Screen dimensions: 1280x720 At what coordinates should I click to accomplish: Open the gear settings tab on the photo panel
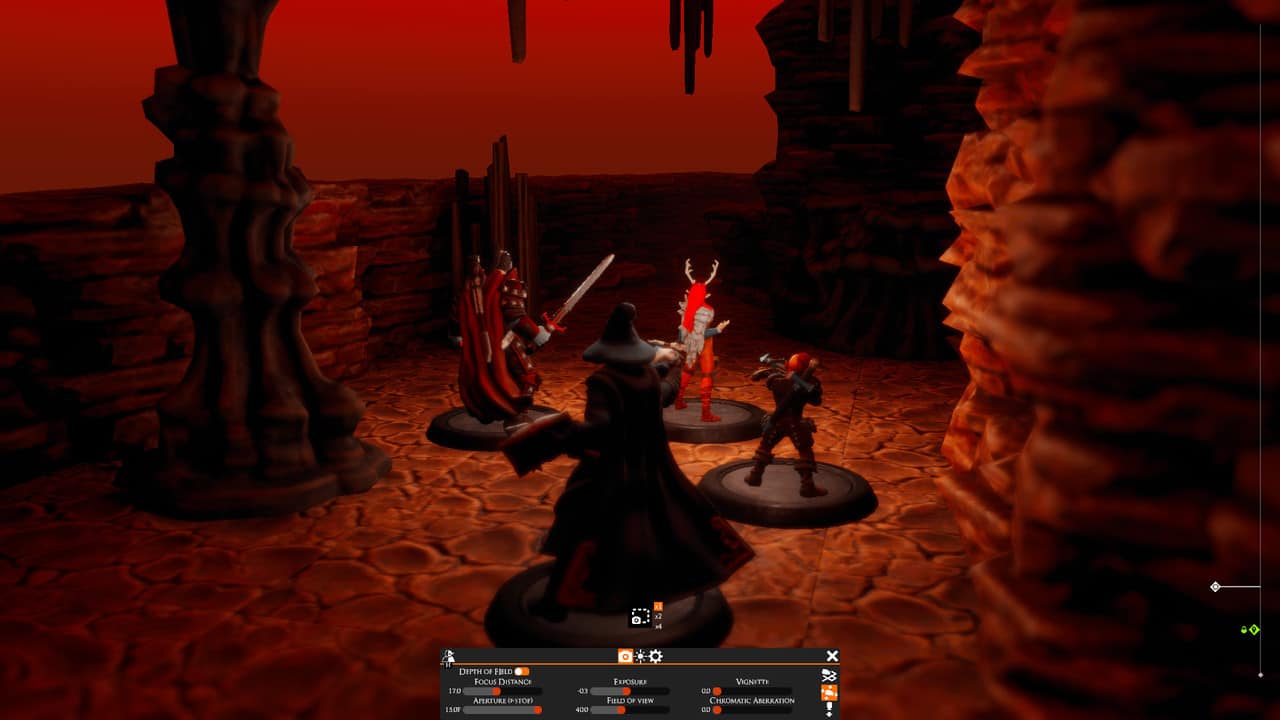655,656
